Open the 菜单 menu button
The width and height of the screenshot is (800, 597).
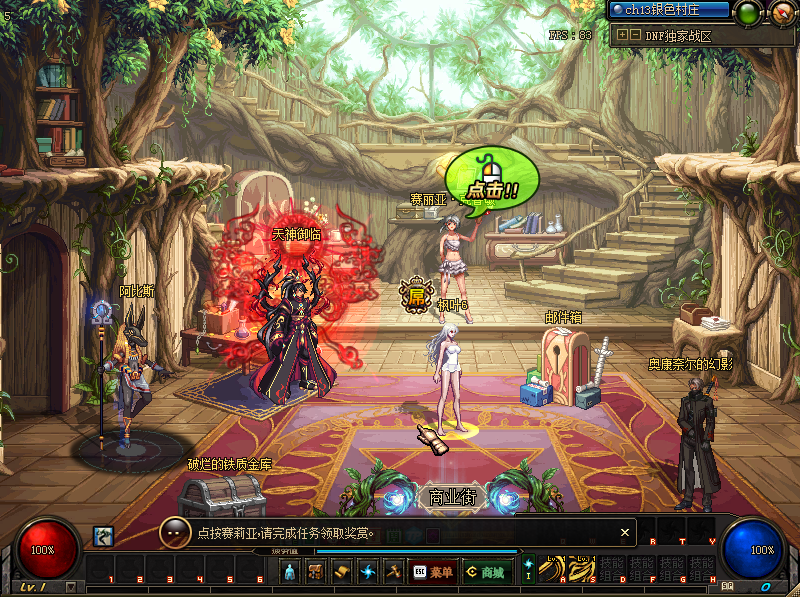pos(432,572)
